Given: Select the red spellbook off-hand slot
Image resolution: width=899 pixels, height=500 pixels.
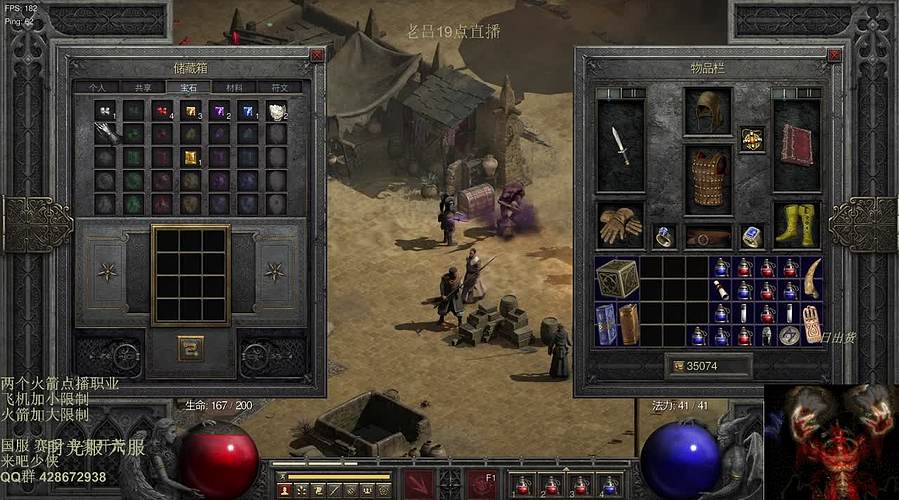Looking at the screenshot, I should click(797, 146).
